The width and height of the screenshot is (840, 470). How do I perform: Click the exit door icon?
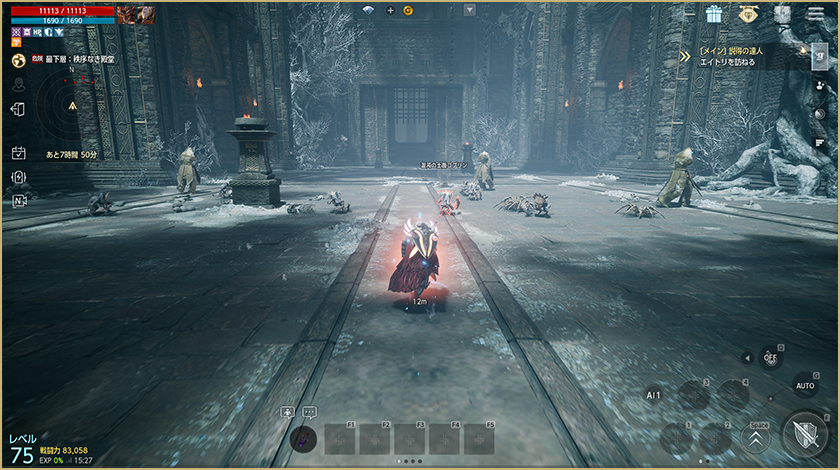(x=18, y=109)
